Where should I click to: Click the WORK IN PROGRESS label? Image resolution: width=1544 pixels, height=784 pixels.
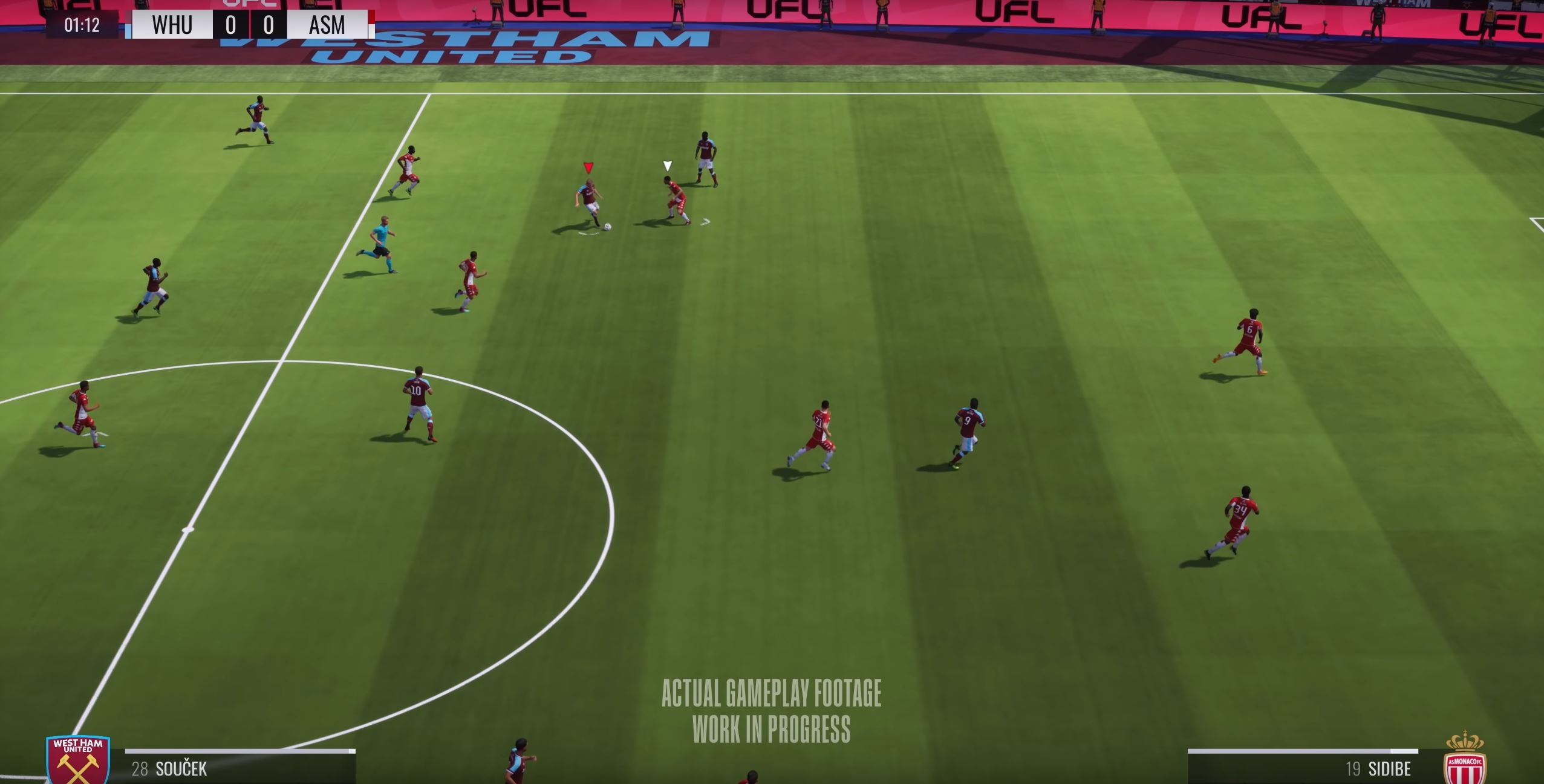(x=772, y=727)
